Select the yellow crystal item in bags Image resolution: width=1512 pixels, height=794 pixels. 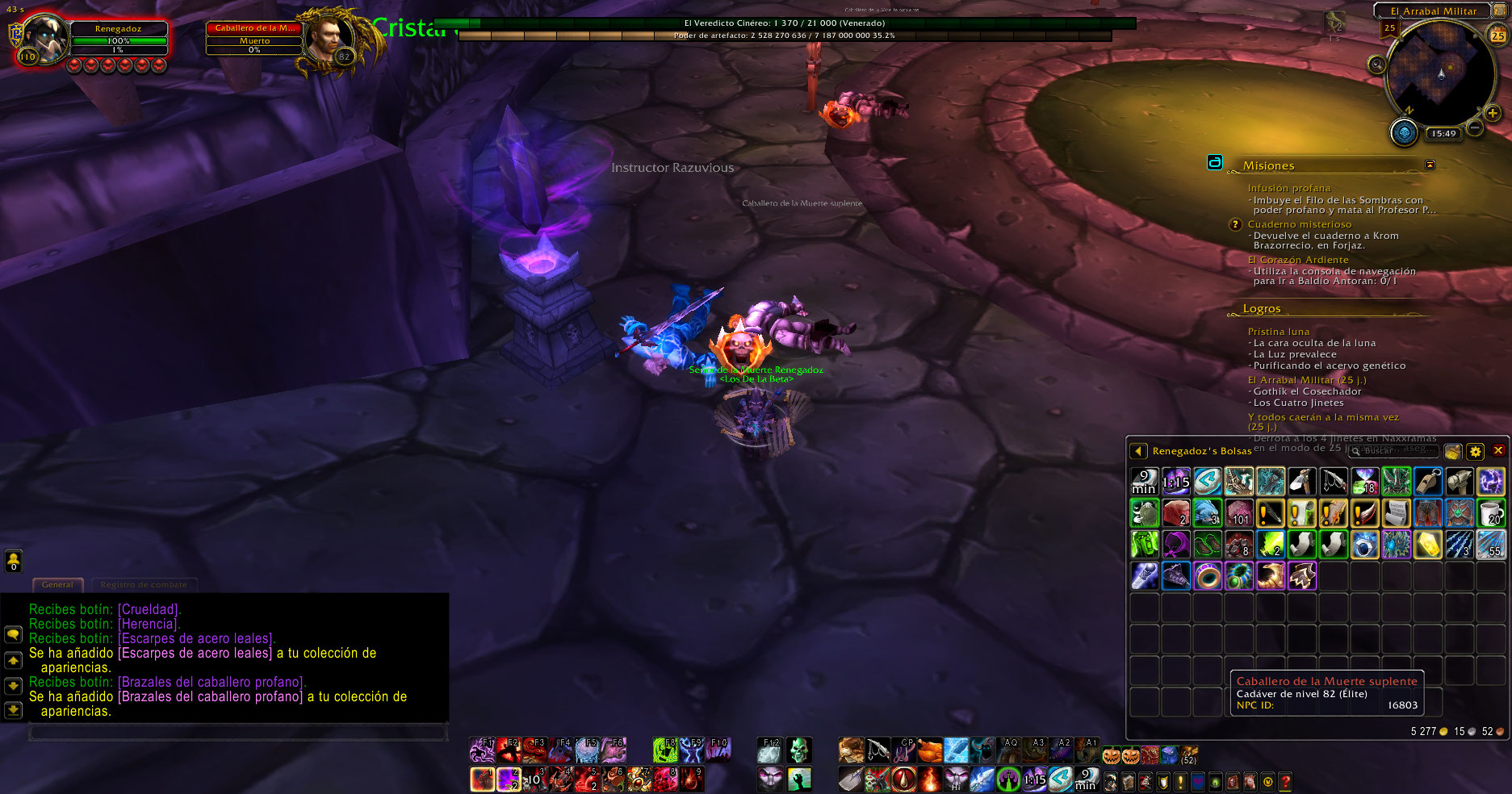tap(1428, 545)
